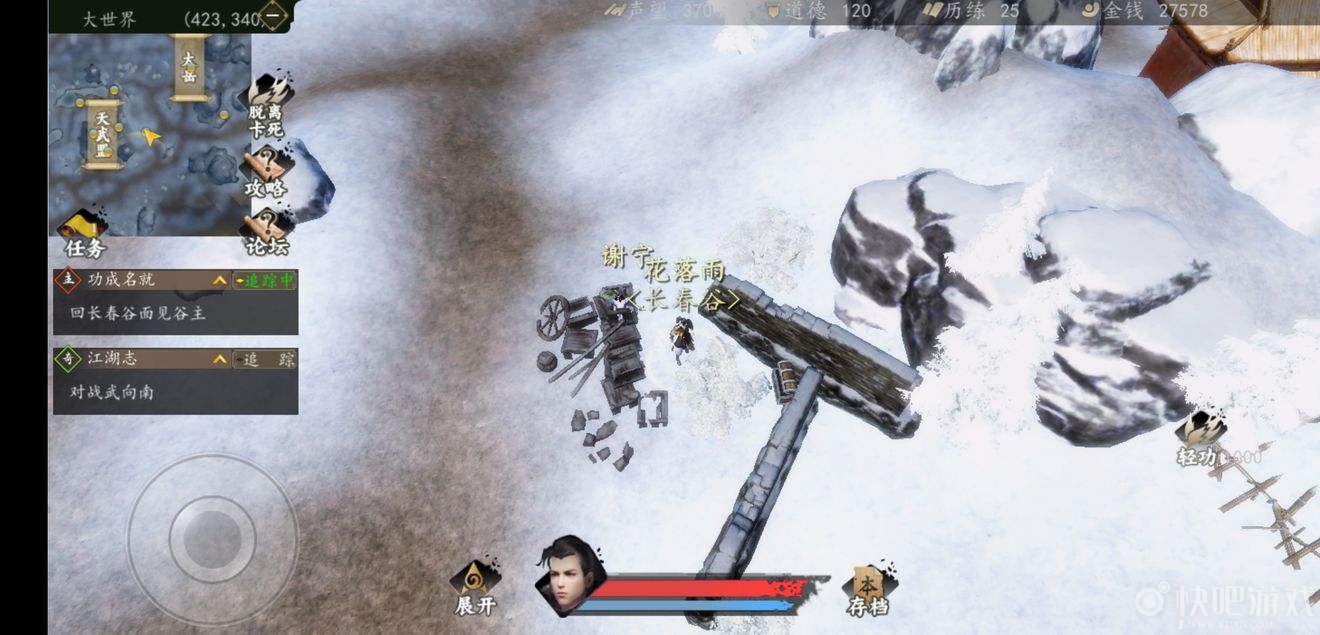This screenshot has height=635, width=1320.
Task: Collapse the minimap with the minus button
Action: 272,16
